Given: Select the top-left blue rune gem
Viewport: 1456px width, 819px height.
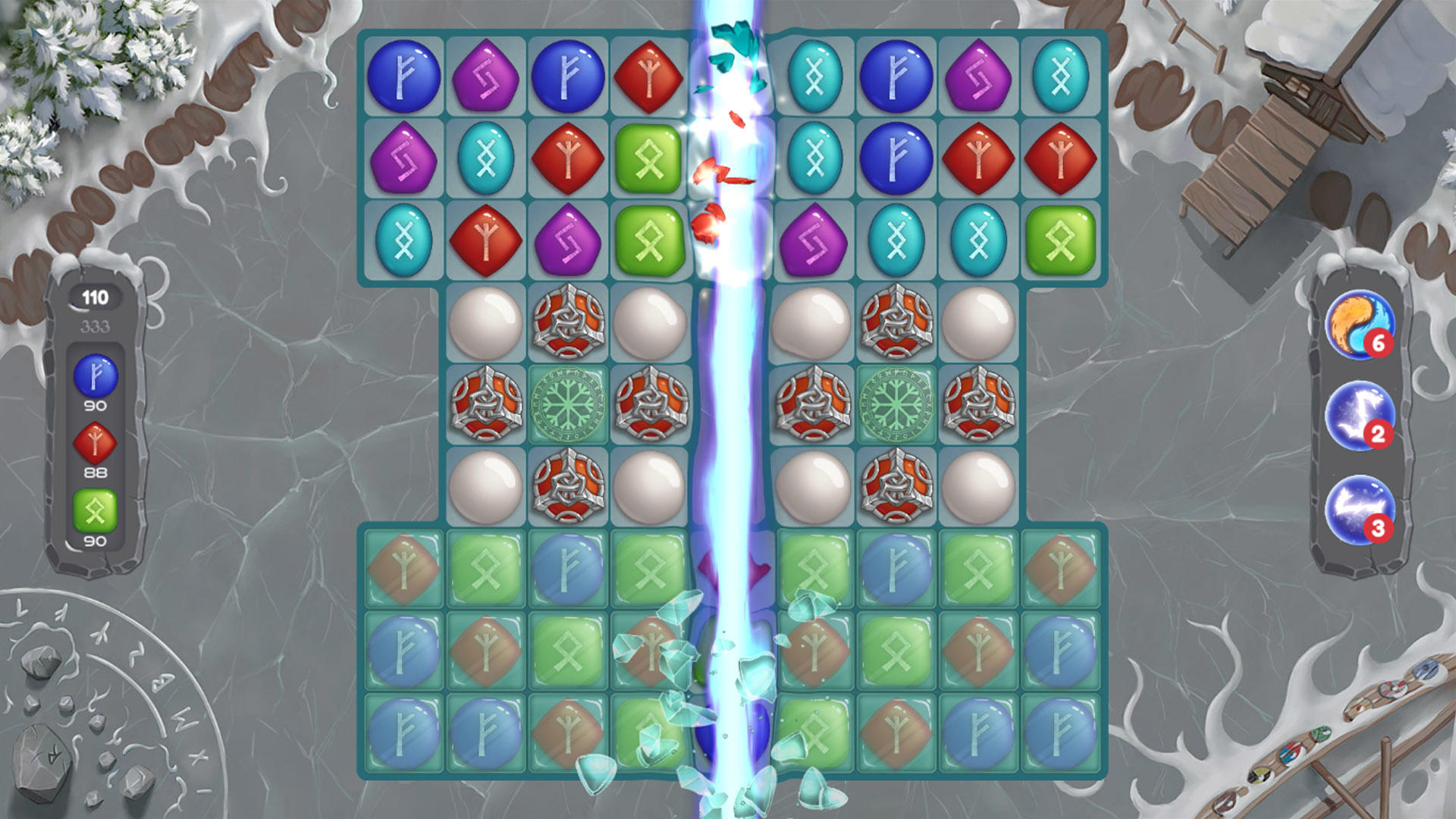Looking at the screenshot, I should pos(406,76).
